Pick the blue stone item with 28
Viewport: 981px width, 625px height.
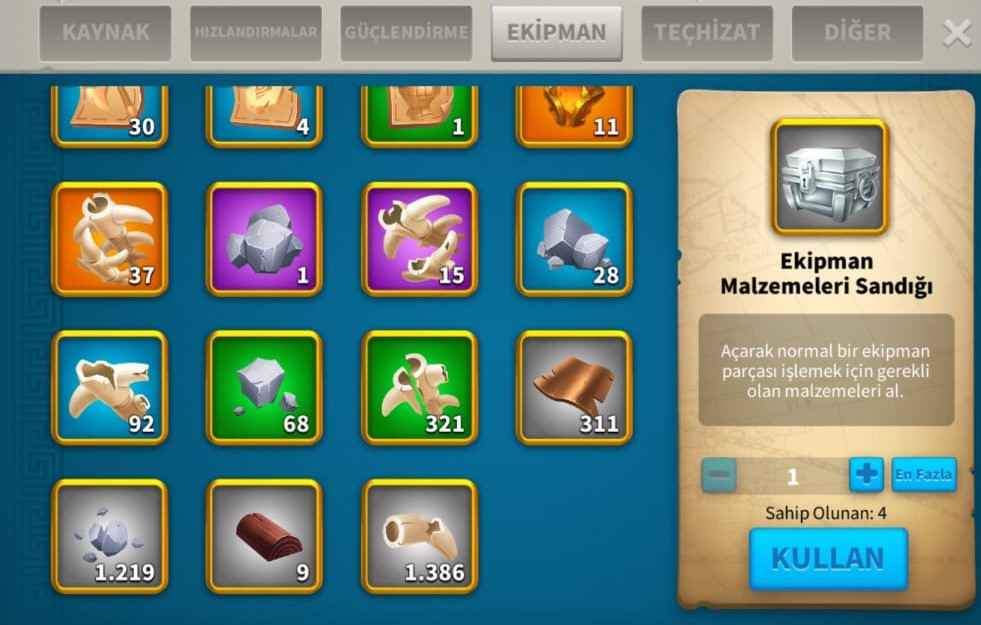coord(574,239)
